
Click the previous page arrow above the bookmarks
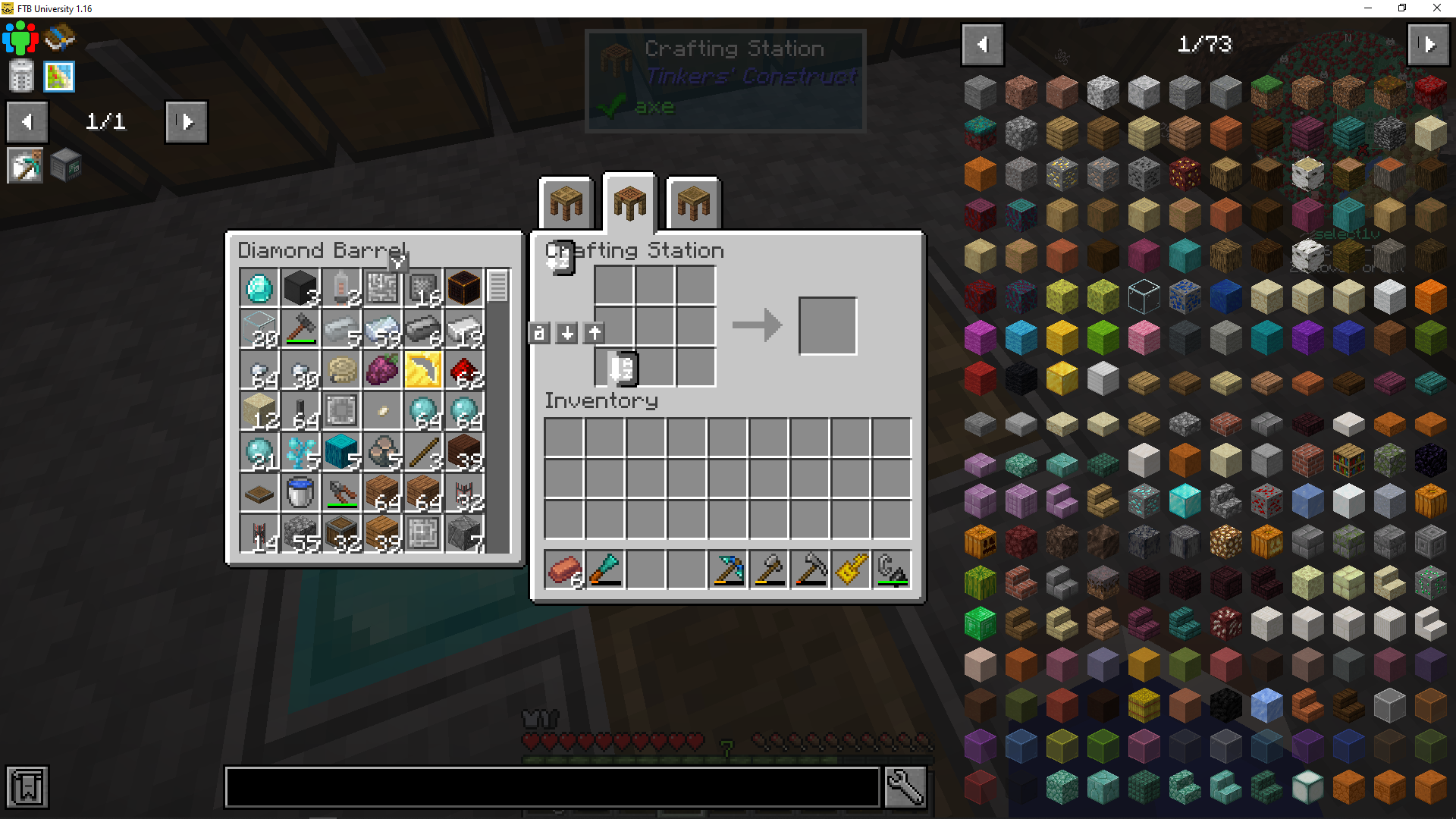27,122
